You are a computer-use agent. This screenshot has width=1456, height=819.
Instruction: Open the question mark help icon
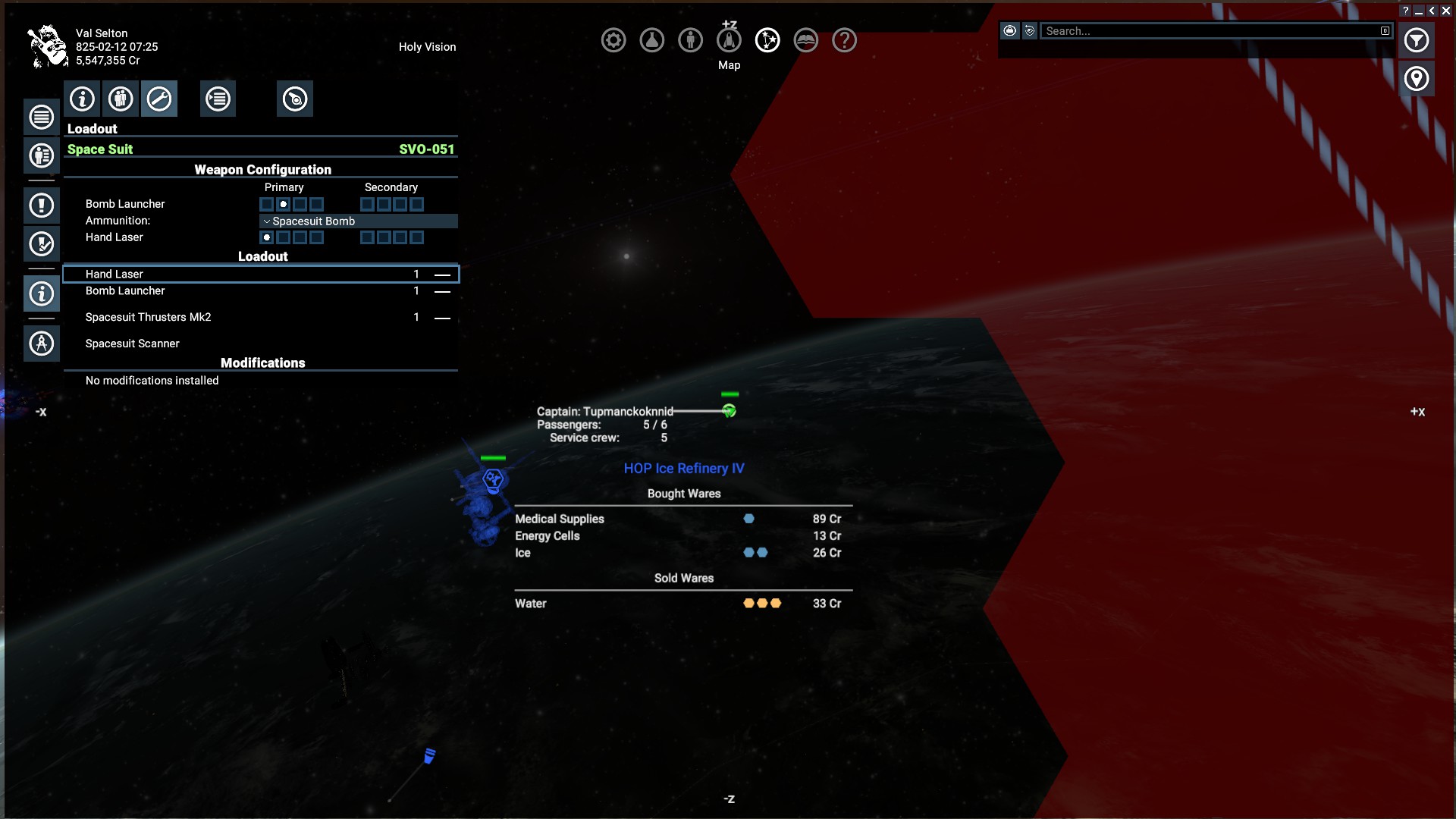point(844,40)
